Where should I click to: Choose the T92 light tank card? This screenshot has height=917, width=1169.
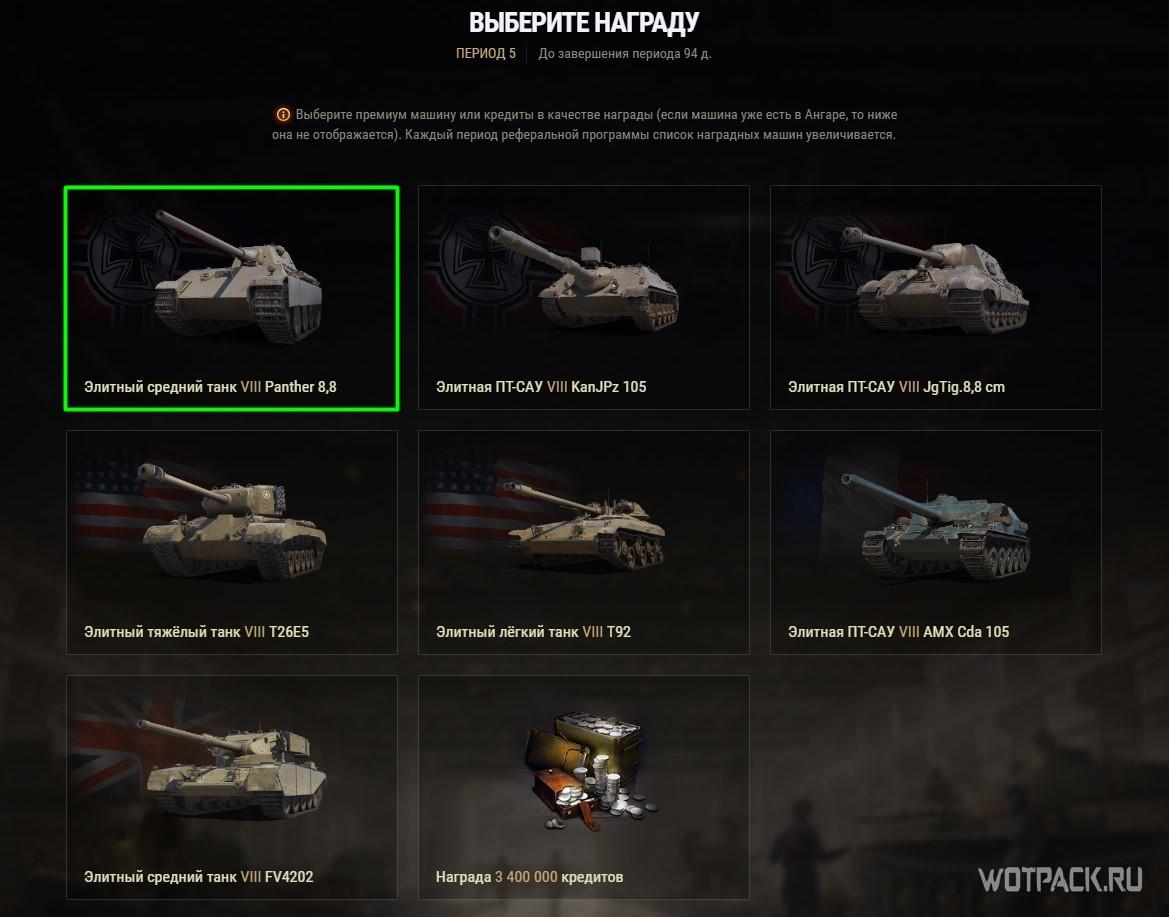(583, 542)
